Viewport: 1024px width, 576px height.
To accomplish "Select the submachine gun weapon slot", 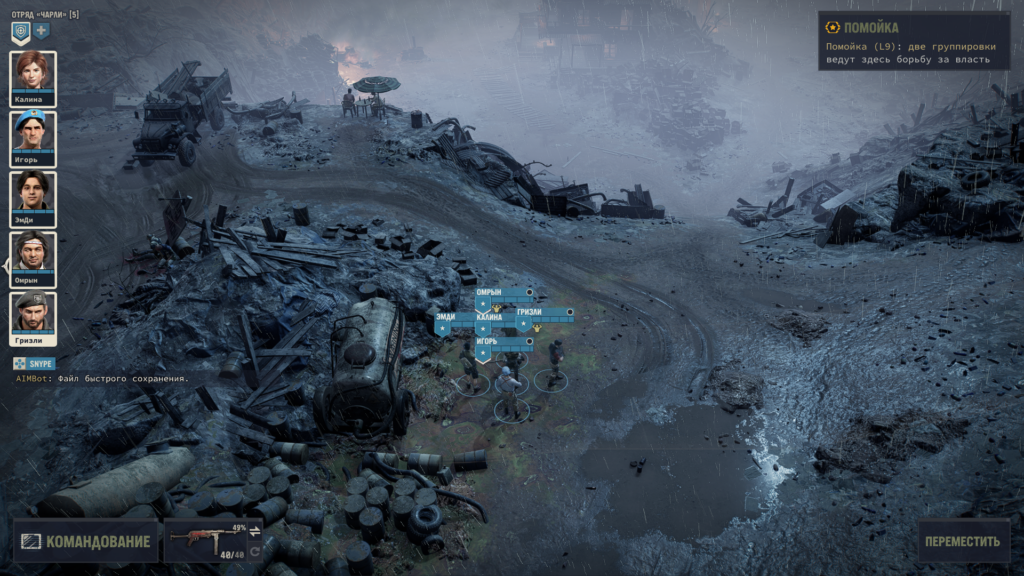I will coord(204,540).
